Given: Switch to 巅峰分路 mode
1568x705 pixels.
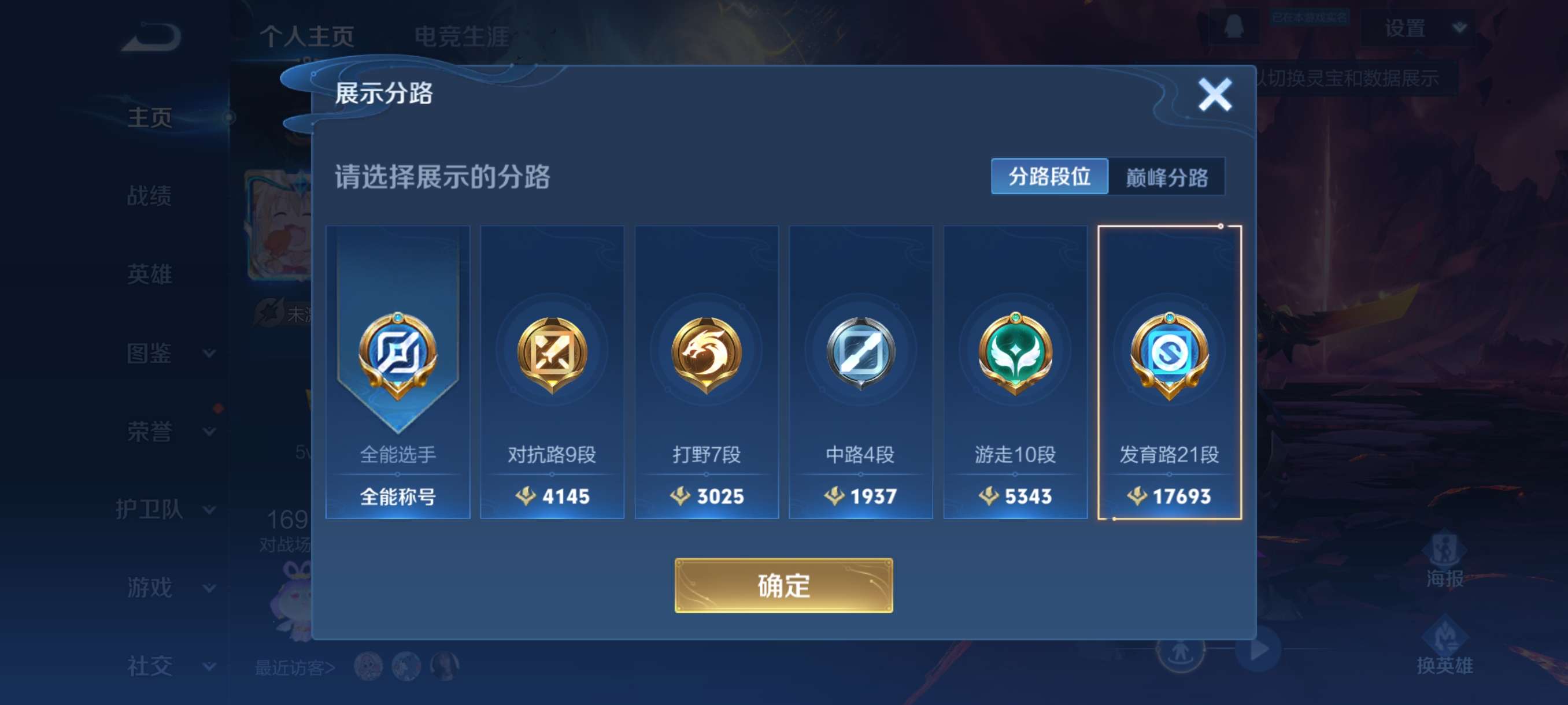Looking at the screenshot, I should (x=1167, y=176).
